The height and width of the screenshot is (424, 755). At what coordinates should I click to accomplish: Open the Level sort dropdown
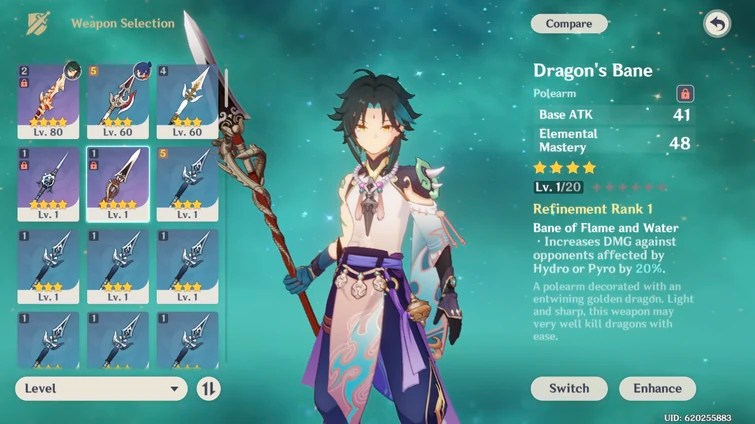pos(102,388)
